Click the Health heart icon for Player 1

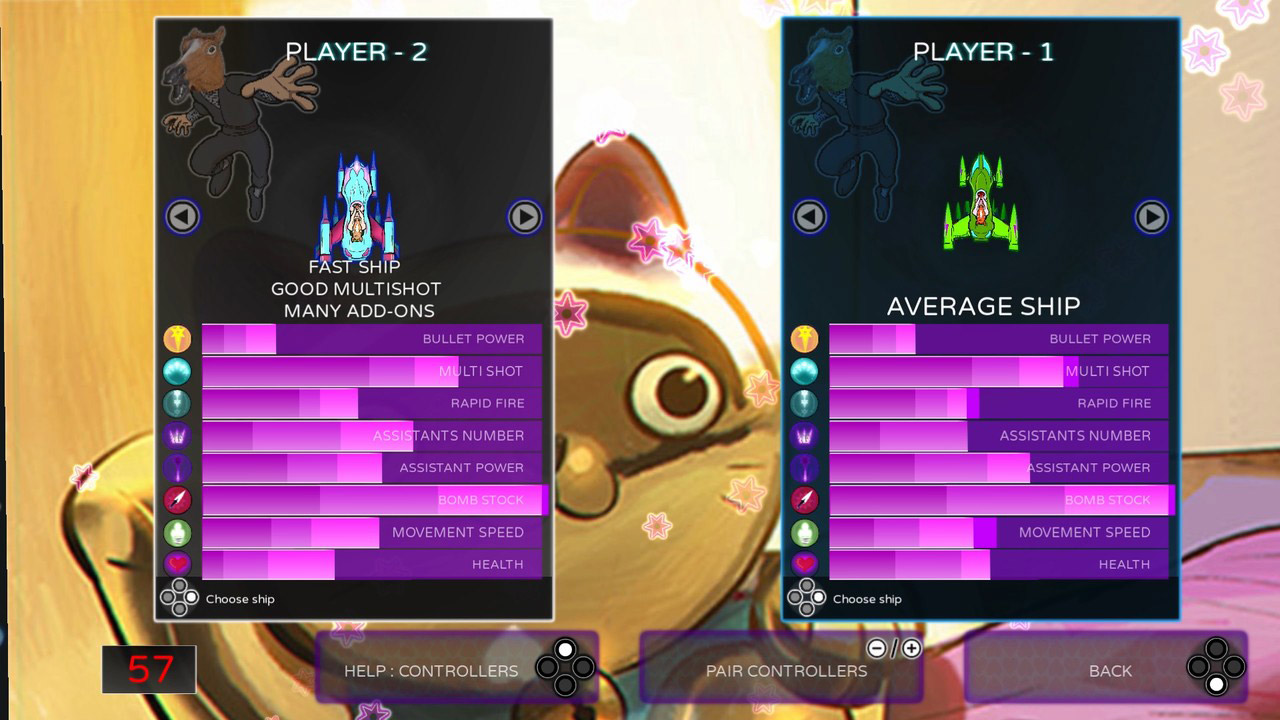point(804,564)
